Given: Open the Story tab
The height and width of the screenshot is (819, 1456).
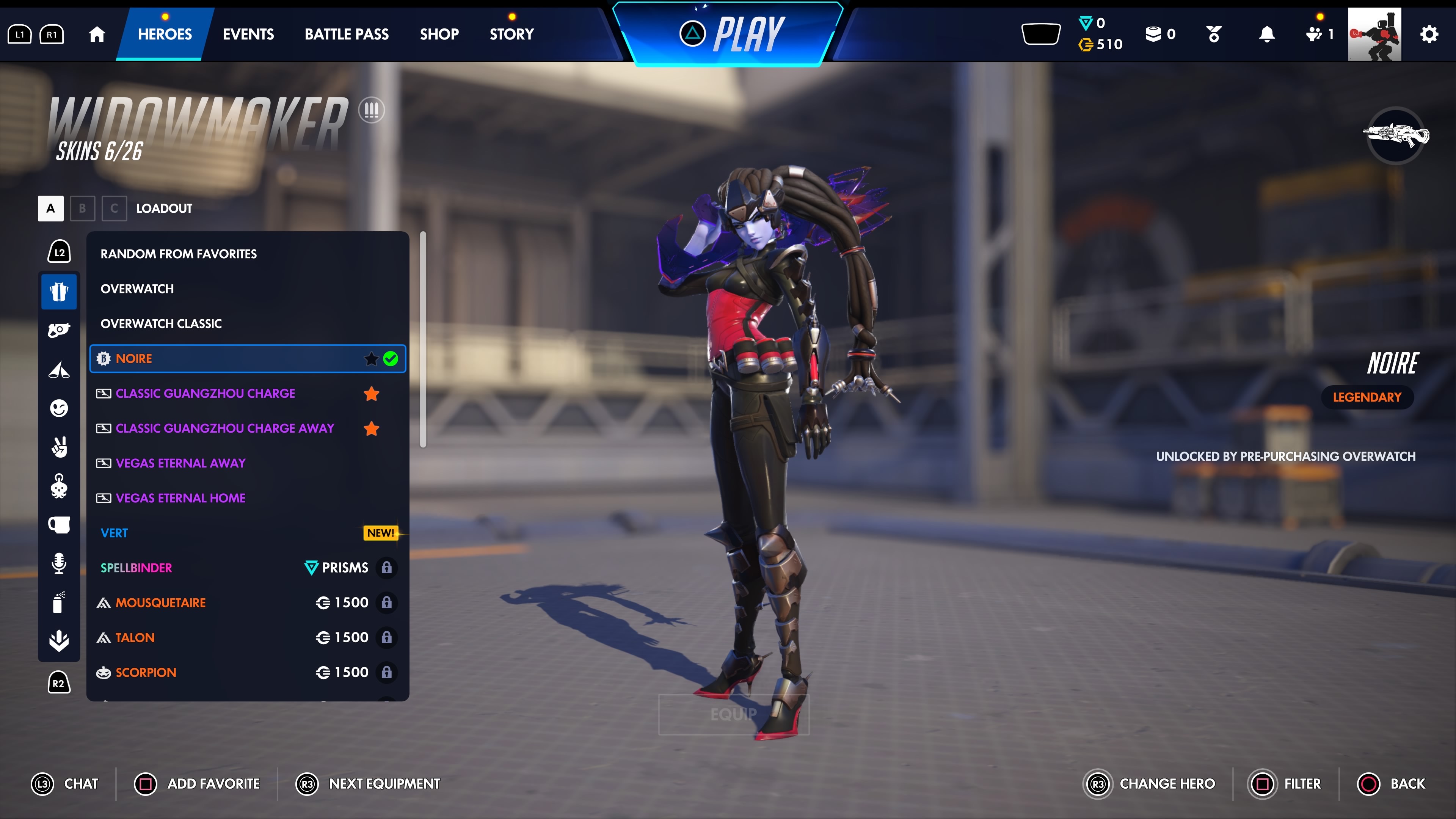Looking at the screenshot, I should point(511,34).
